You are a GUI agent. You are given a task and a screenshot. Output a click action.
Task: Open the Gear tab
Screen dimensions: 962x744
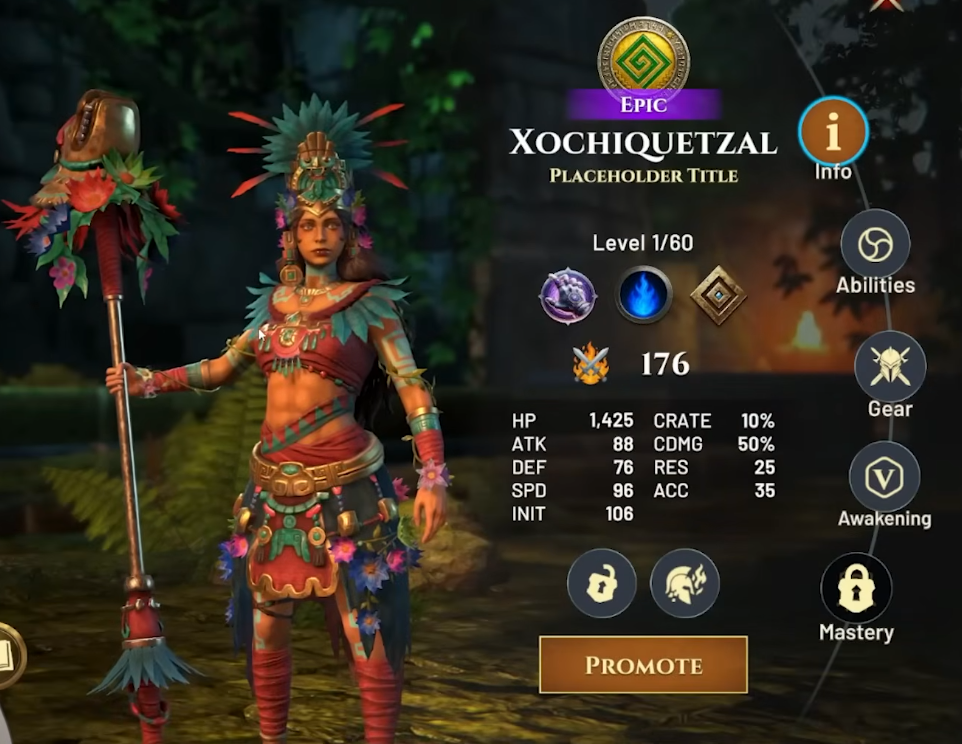tap(889, 366)
